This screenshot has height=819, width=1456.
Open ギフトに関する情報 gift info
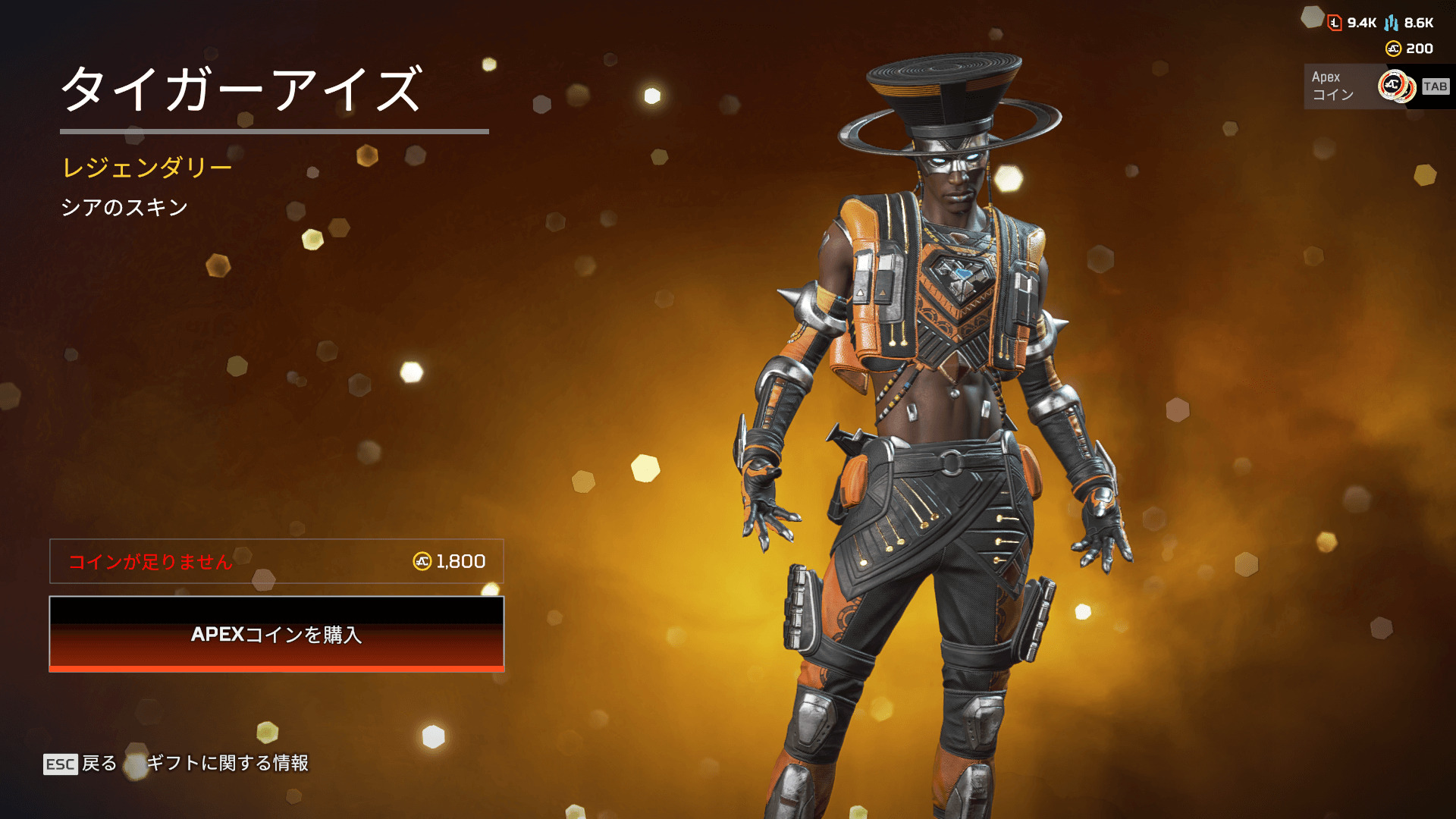(227, 763)
